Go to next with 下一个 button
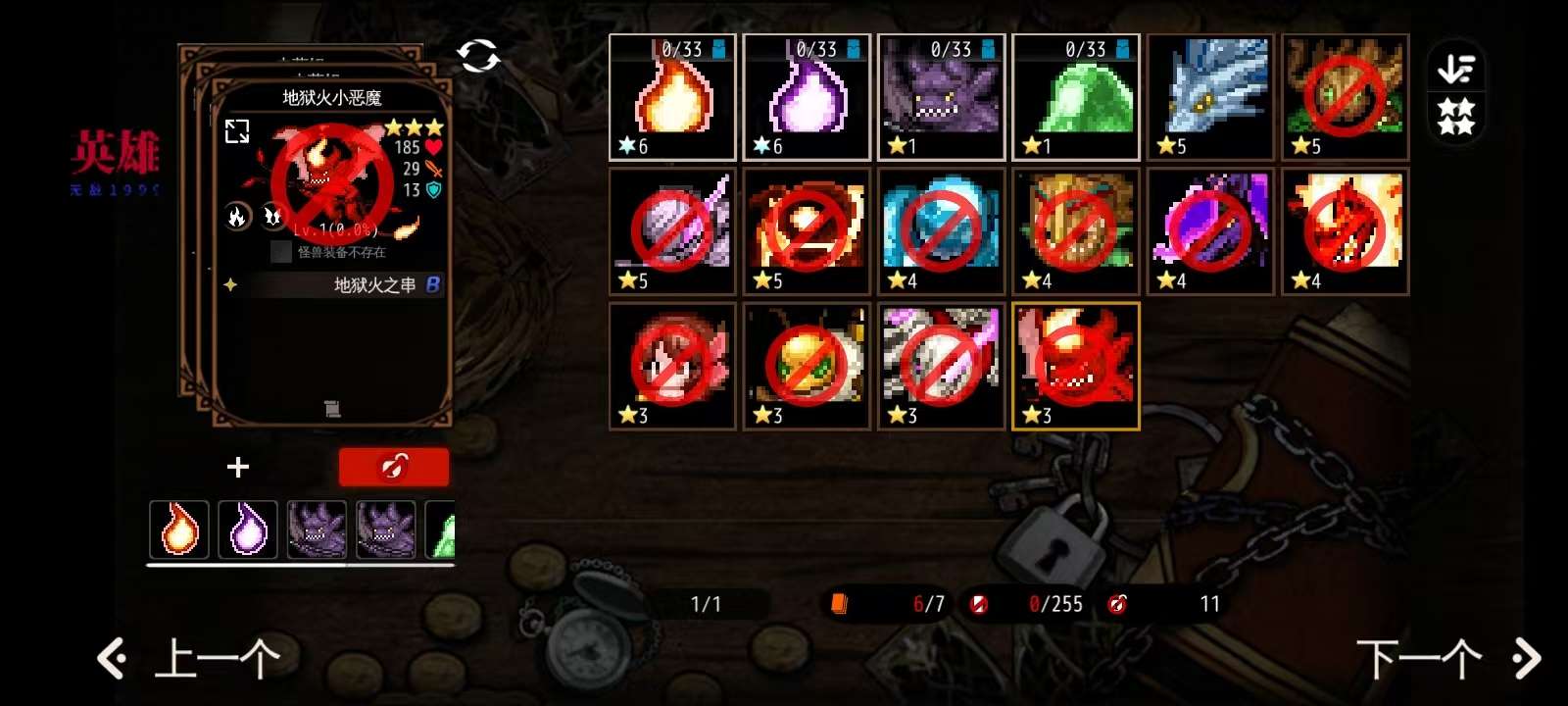This screenshot has width=1568, height=706. click(x=1445, y=658)
